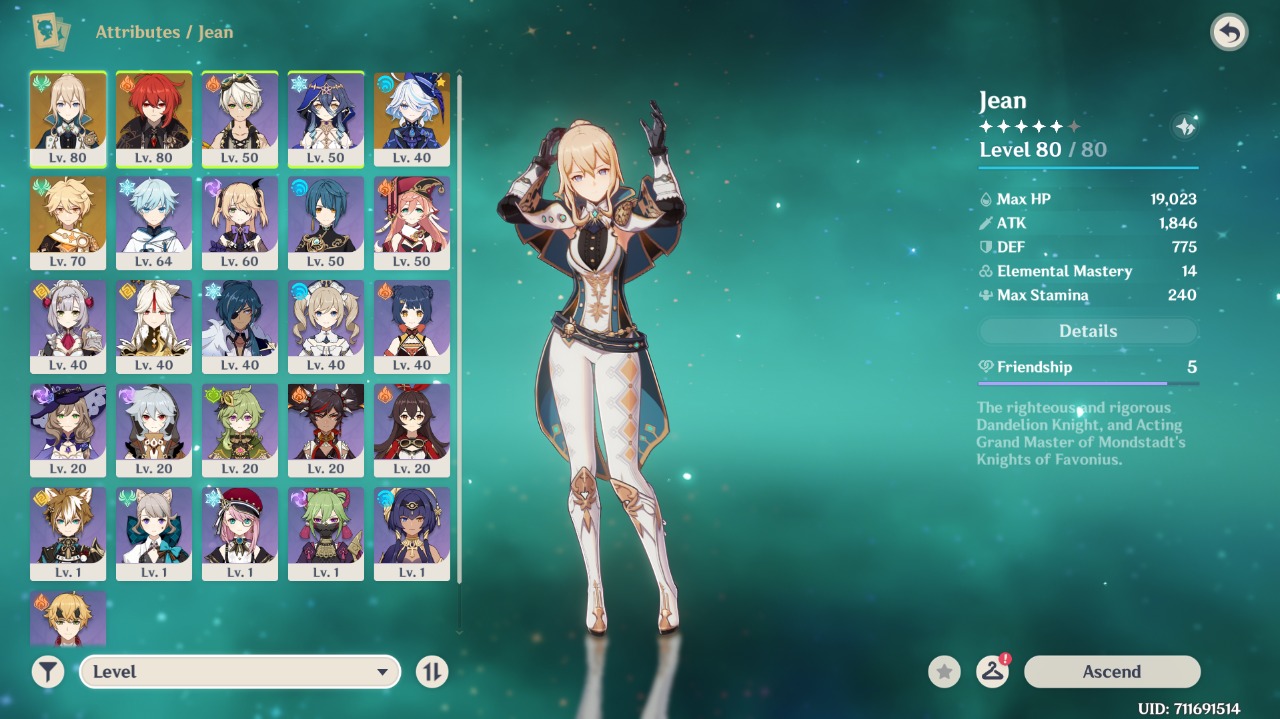Select Lisa in the purple witch hat

click(68, 429)
